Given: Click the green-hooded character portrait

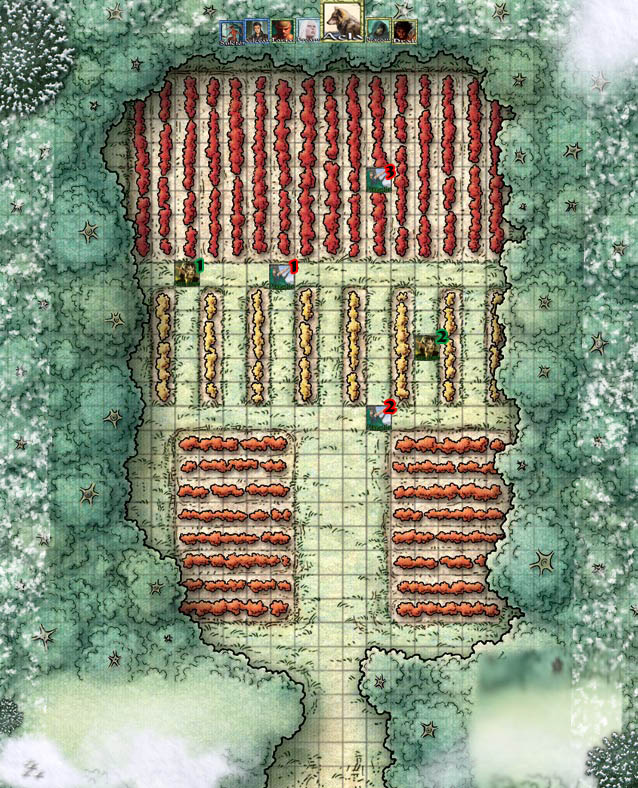Looking at the screenshot, I should pyautogui.click(x=379, y=32).
